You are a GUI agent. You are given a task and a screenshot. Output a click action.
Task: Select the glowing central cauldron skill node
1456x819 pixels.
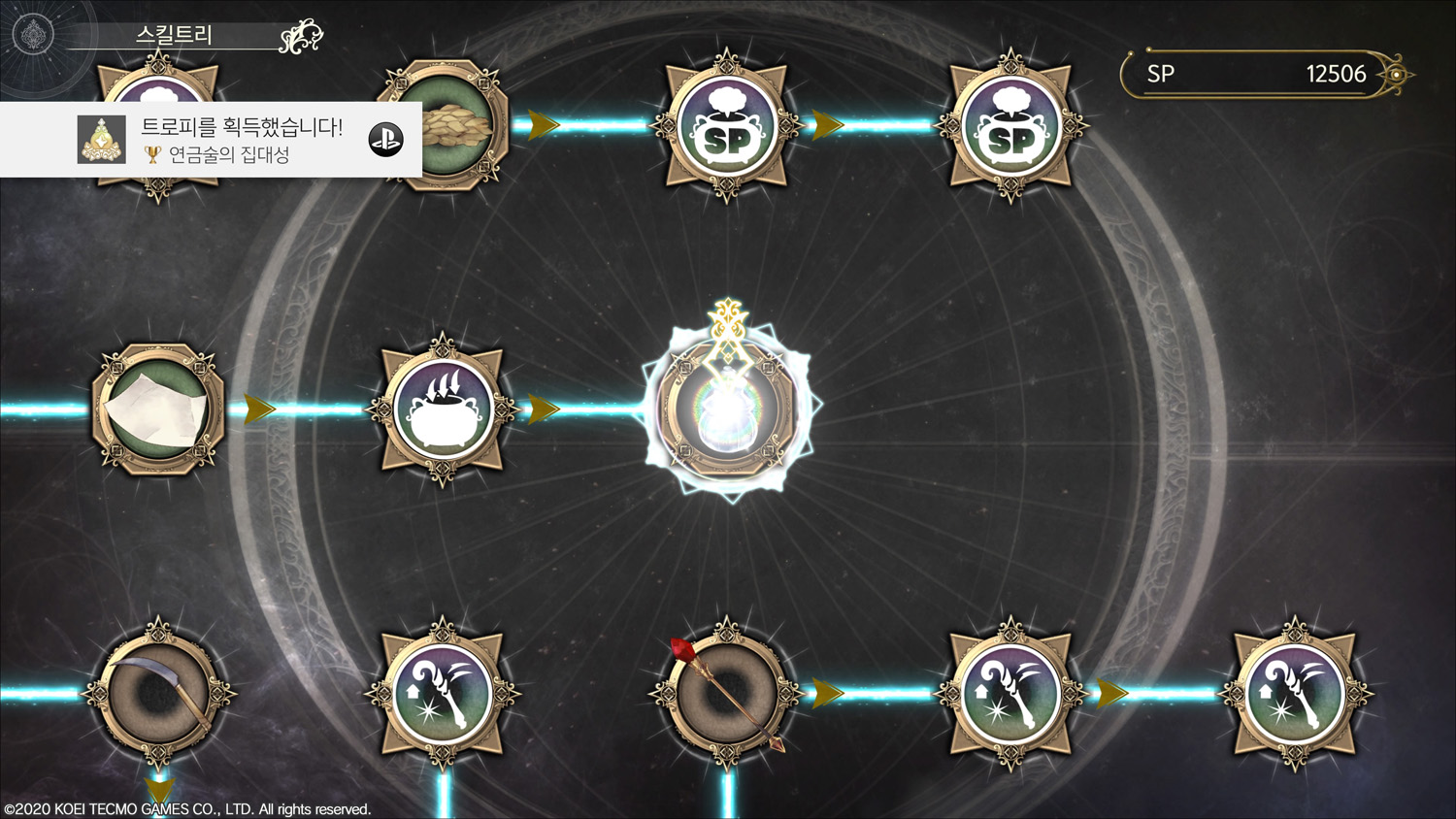coord(727,408)
